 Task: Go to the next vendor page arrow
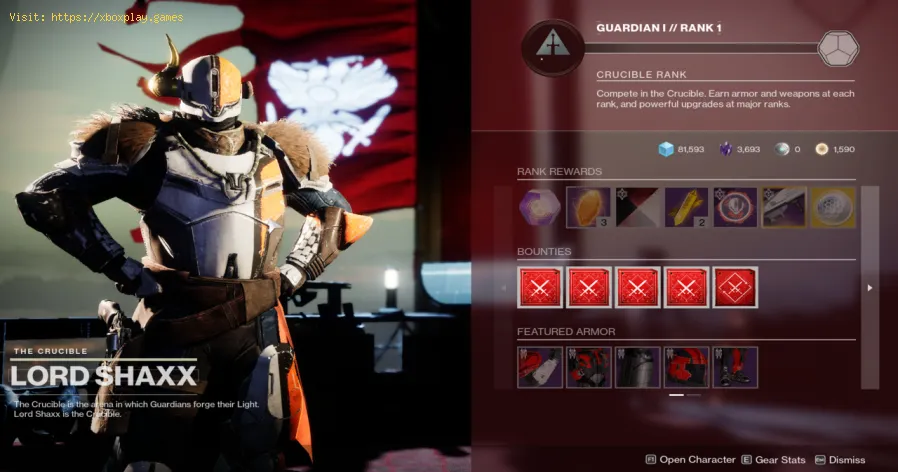tap(869, 288)
